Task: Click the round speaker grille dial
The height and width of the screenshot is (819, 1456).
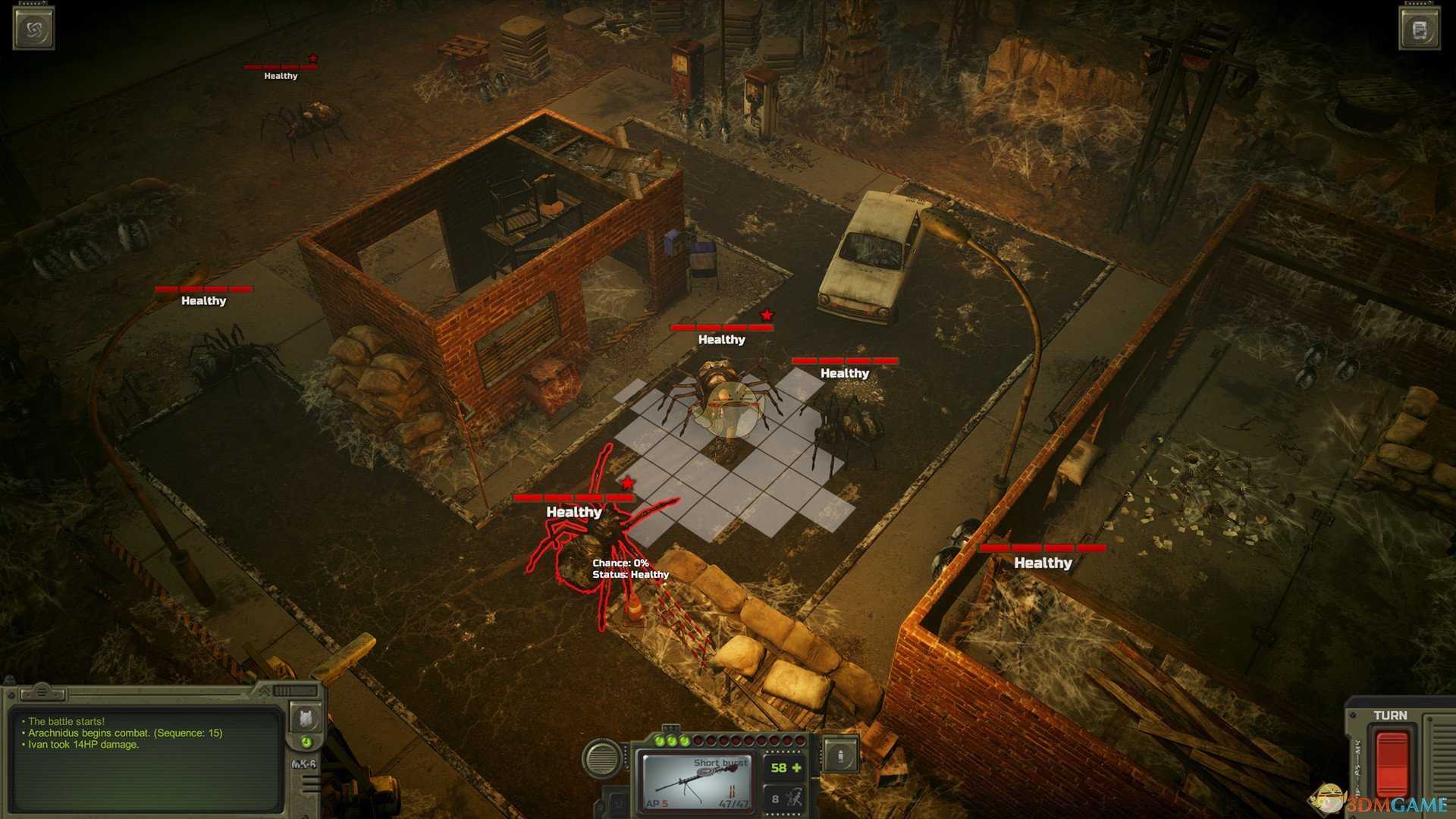Action: [x=603, y=756]
